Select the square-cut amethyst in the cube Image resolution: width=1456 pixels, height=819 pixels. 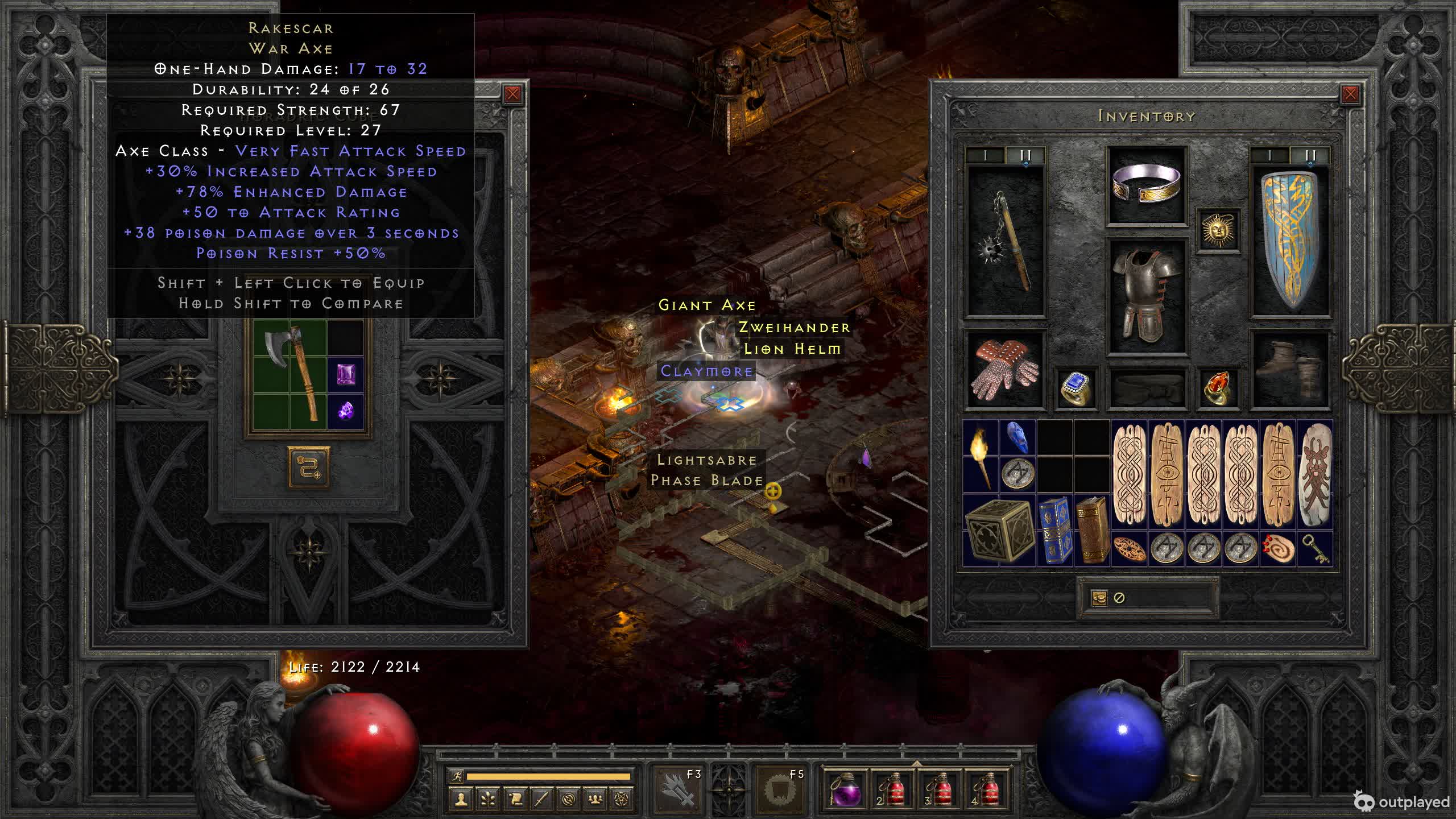pyautogui.click(x=346, y=374)
